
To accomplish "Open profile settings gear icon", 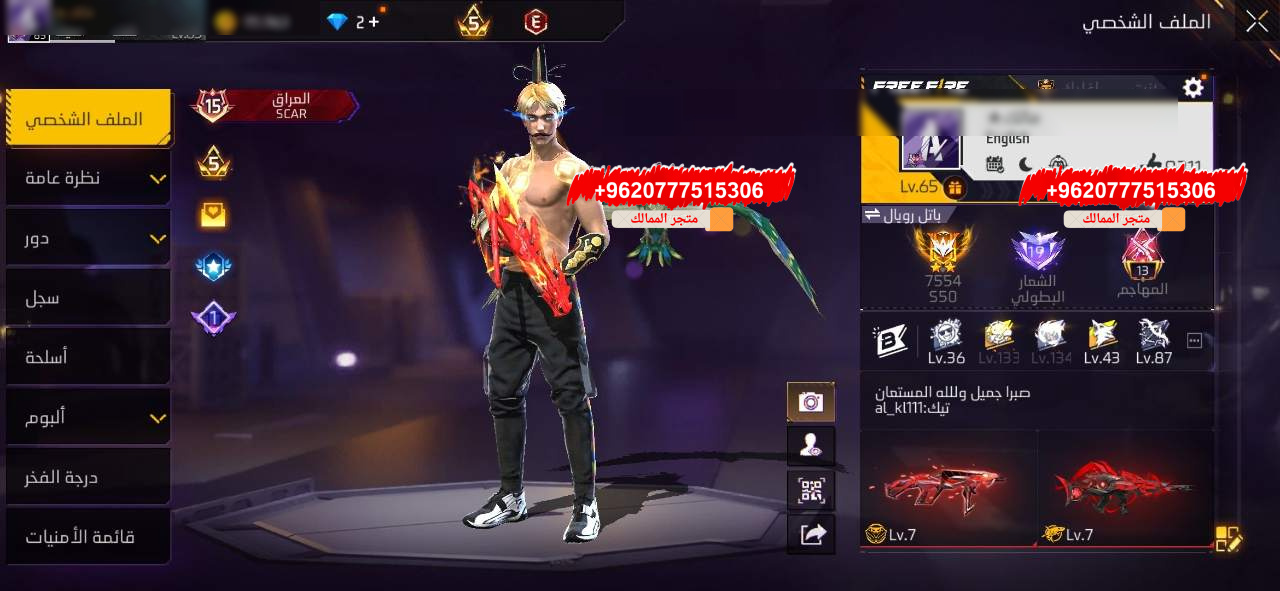I will [1193, 88].
